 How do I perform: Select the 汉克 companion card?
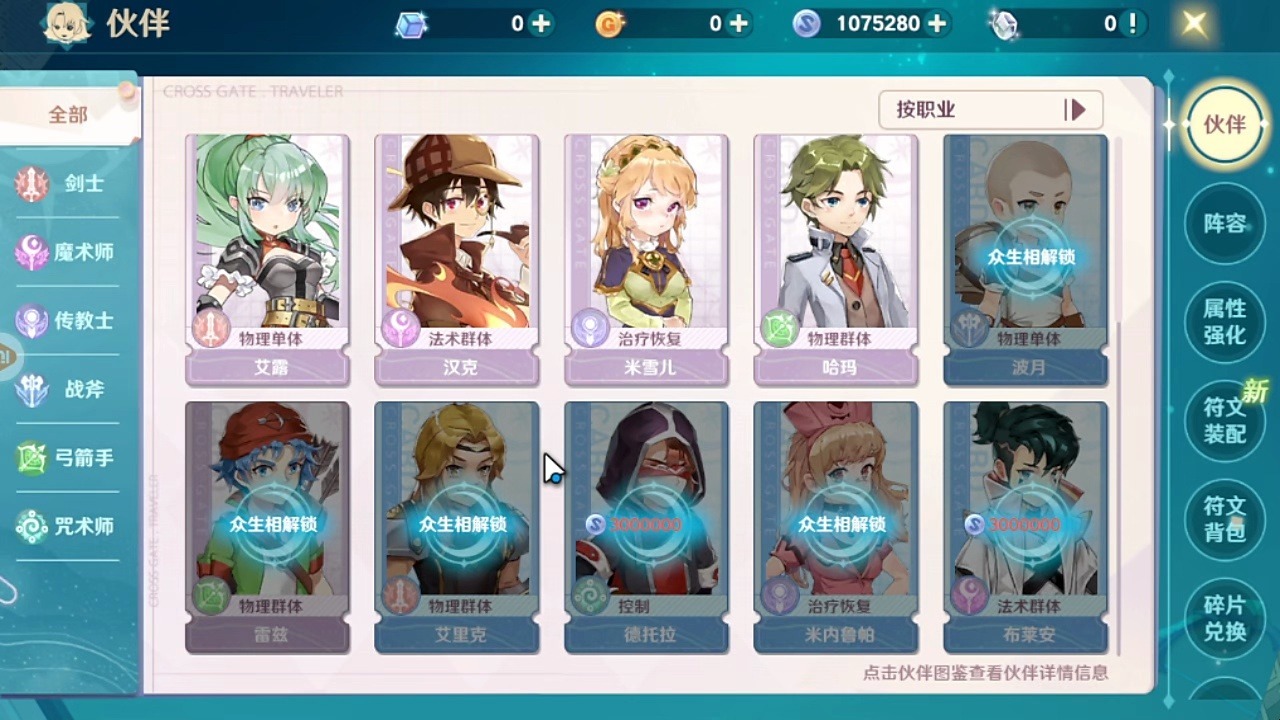(457, 259)
